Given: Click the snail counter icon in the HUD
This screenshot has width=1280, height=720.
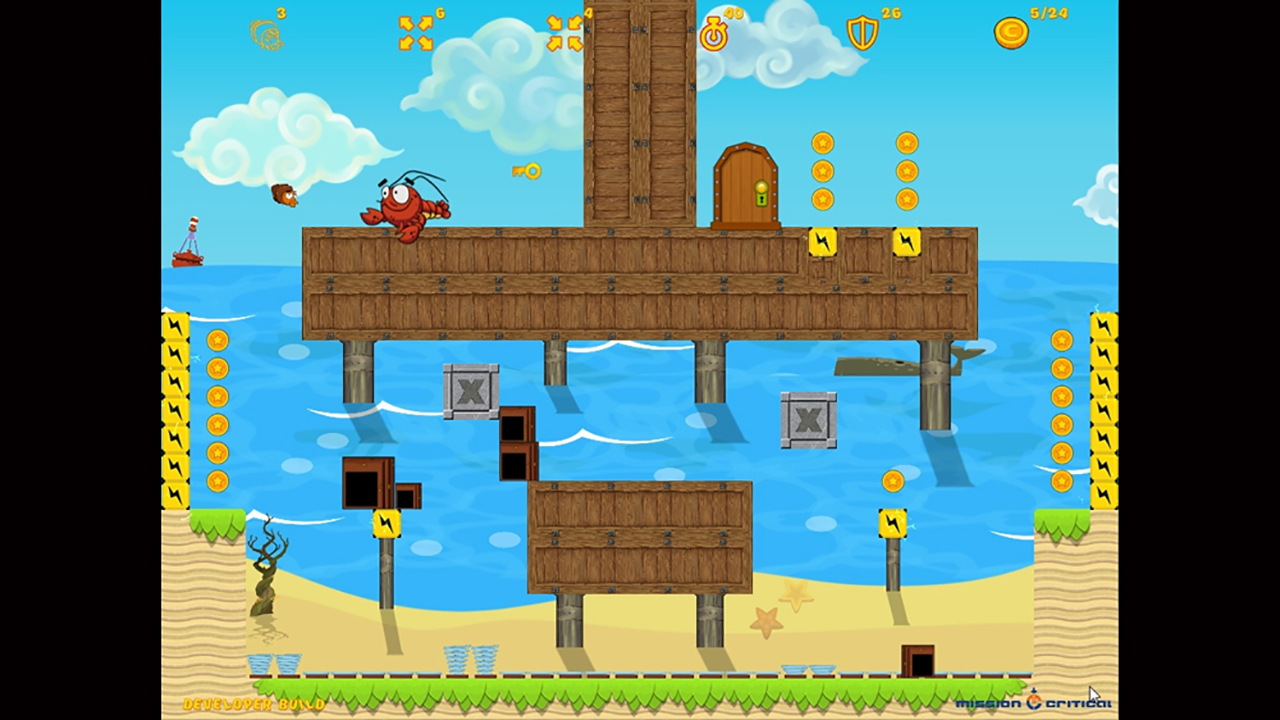Looking at the screenshot, I should tap(266, 33).
